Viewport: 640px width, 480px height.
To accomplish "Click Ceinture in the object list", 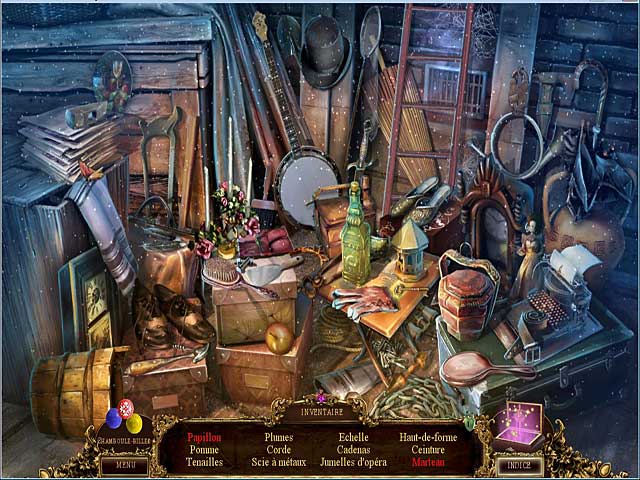I will 427,449.
